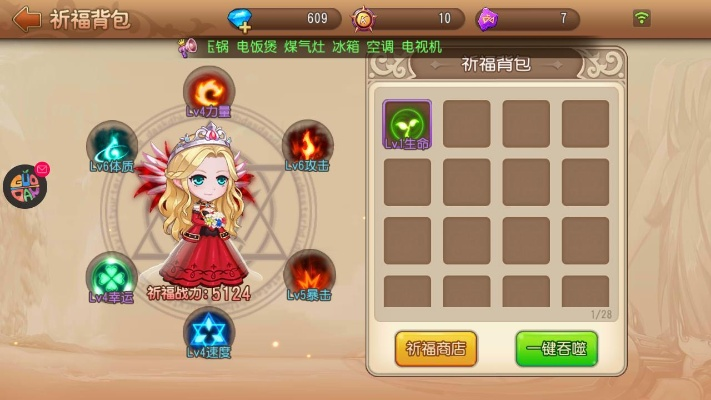The height and width of the screenshot is (400, 711).
Task: Click the megaphone announcement icon
Action: 187,47
